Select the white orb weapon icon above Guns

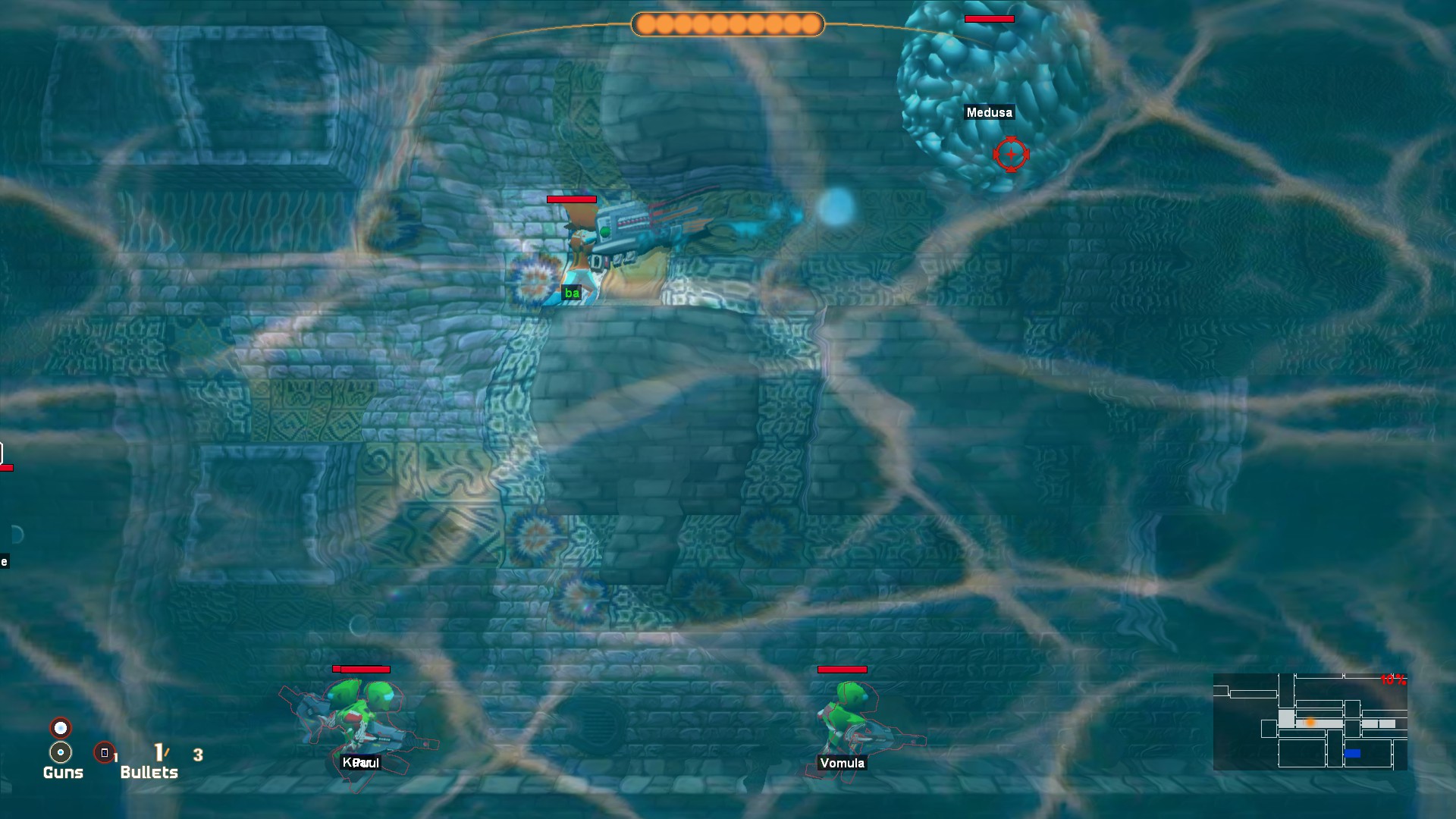point(59,726)
